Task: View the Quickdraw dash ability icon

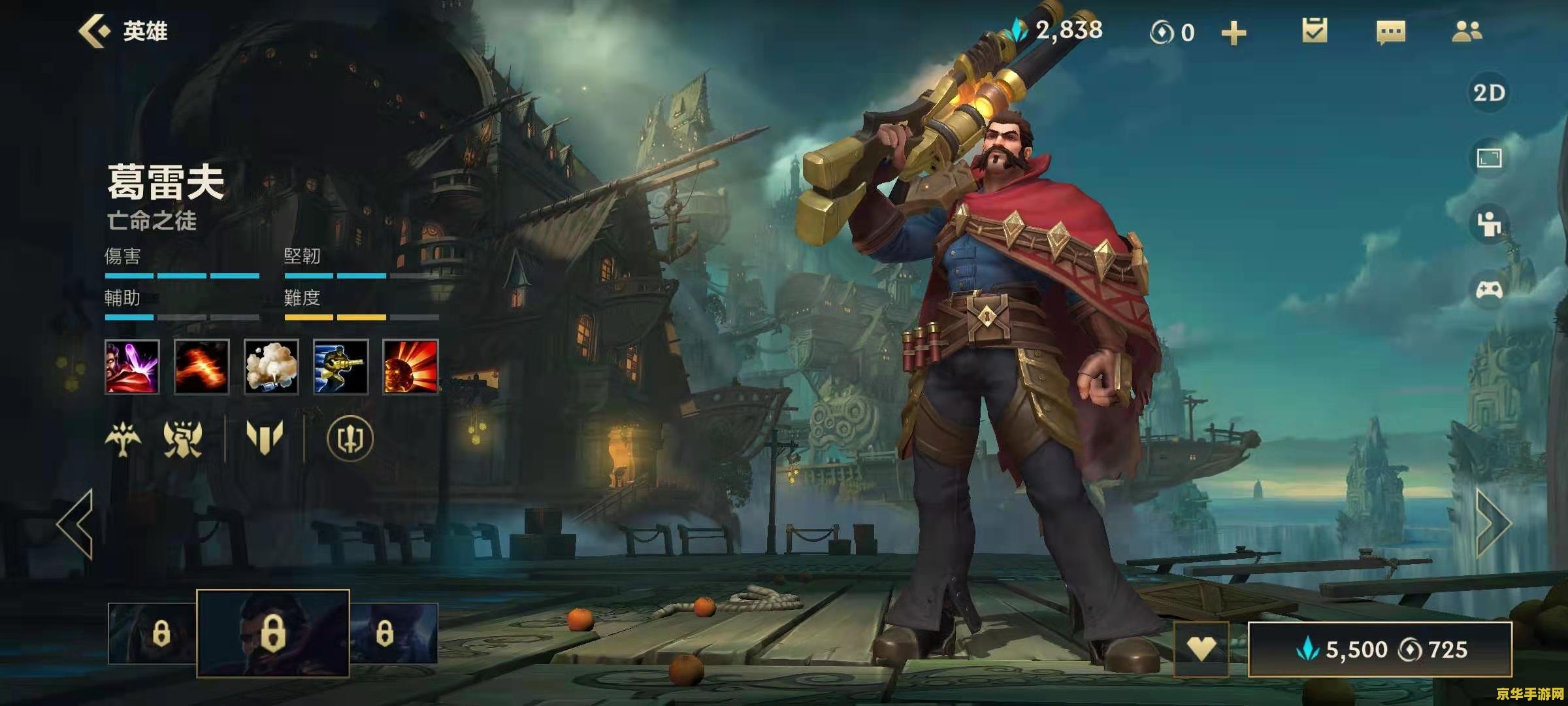Action: [x=340, y=367]
